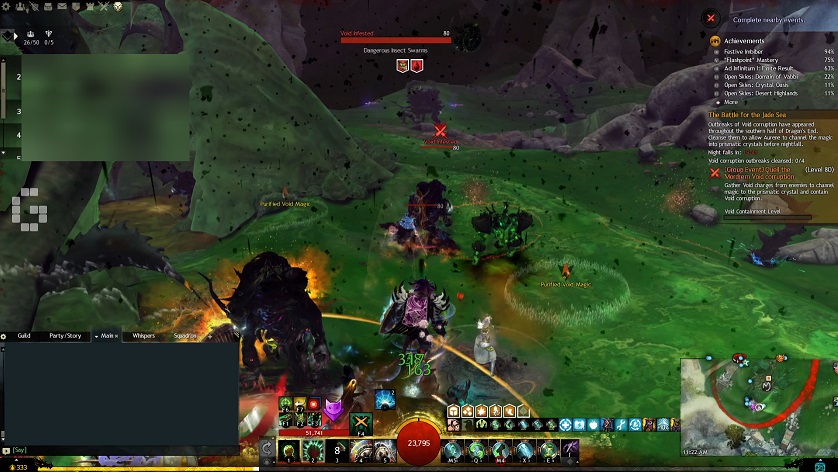Switch to the Guild chat tab
The width and height of the screenshot is (838, 472).
24,336
